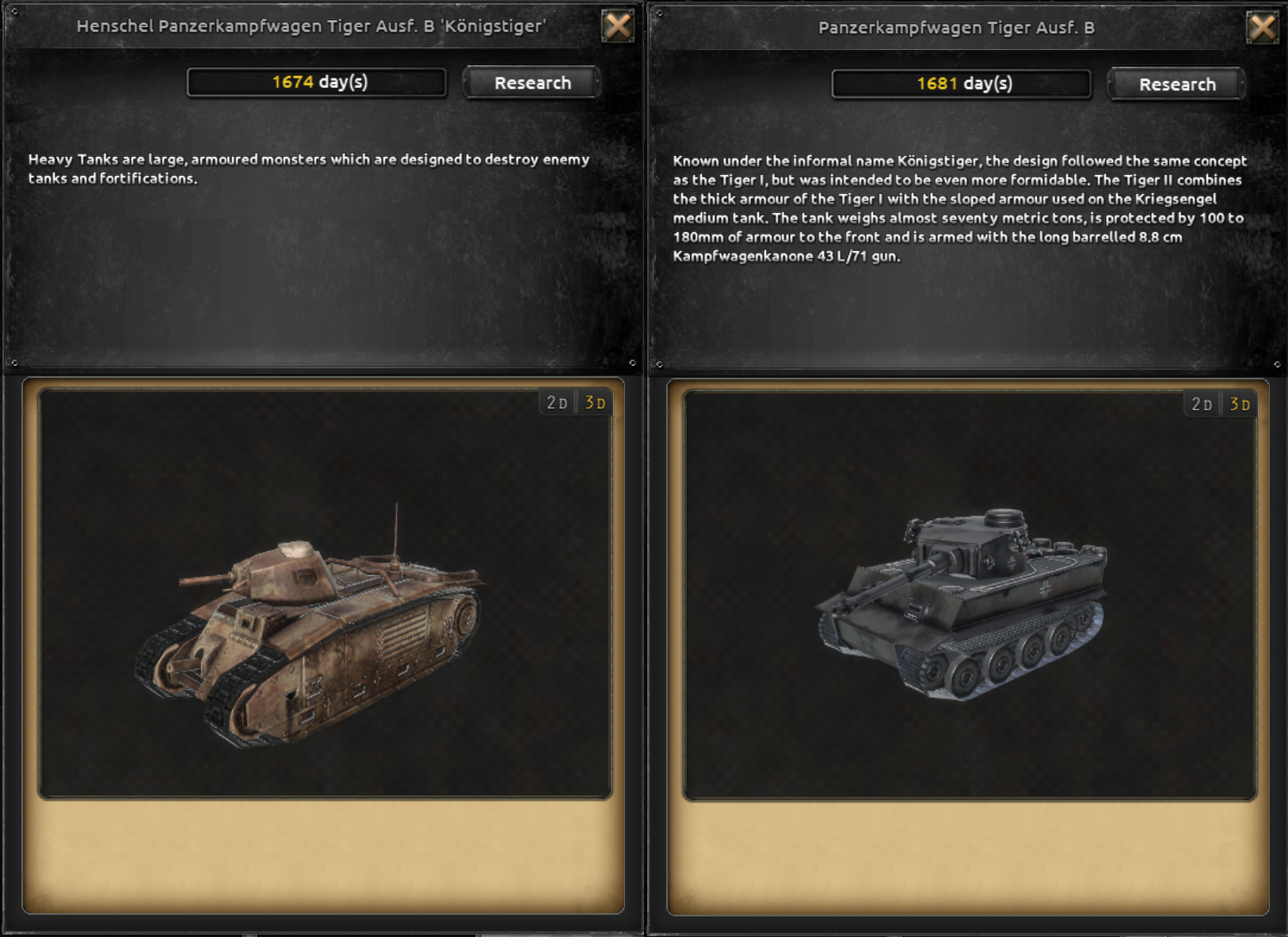Click the 1681 day(s) counter field
Image resolution: width=1288 pixels, height=937 pixels.
coord(961,83)
